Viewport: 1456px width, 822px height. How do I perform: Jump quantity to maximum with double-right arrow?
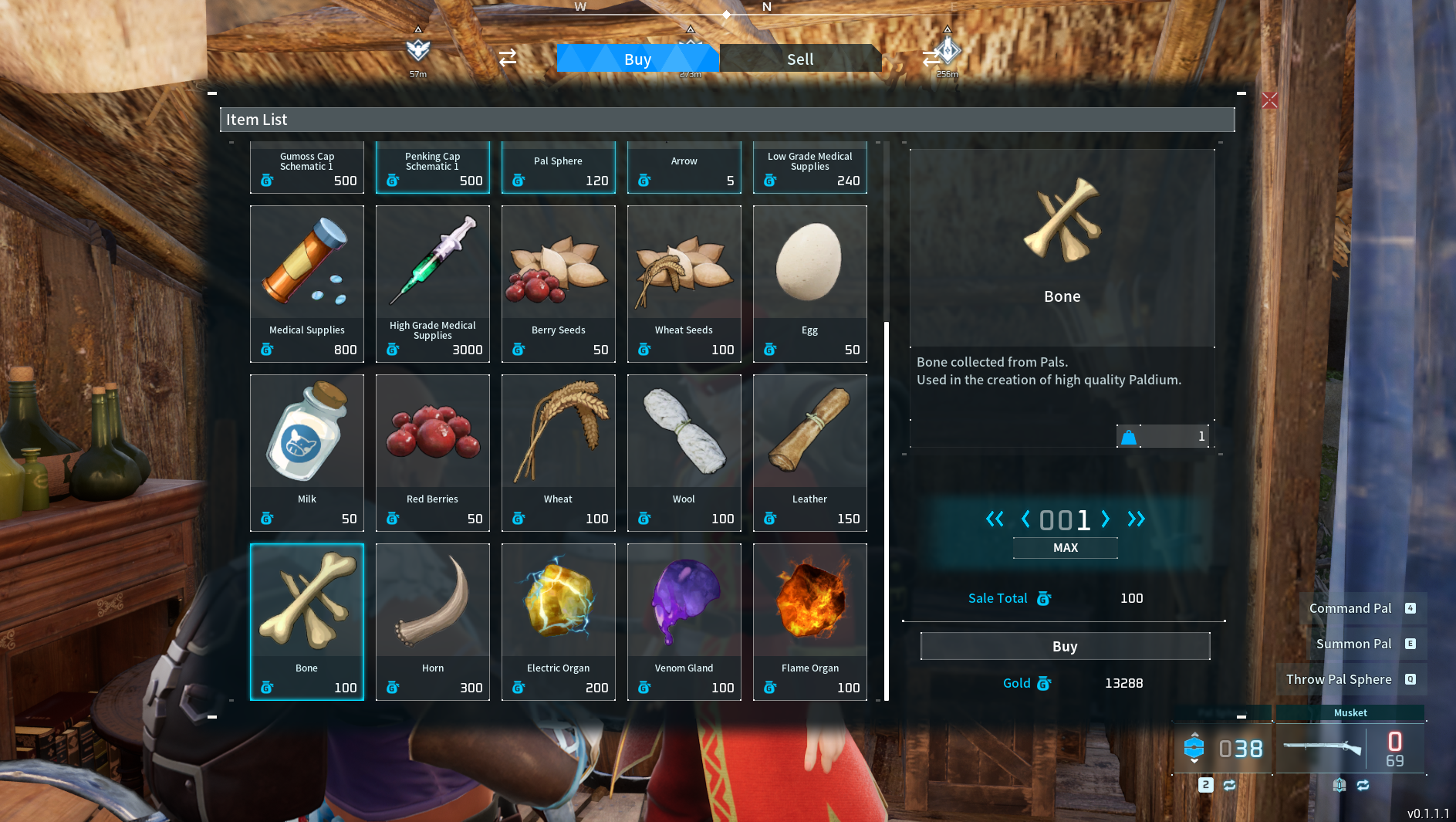(x=1136, y=519)
